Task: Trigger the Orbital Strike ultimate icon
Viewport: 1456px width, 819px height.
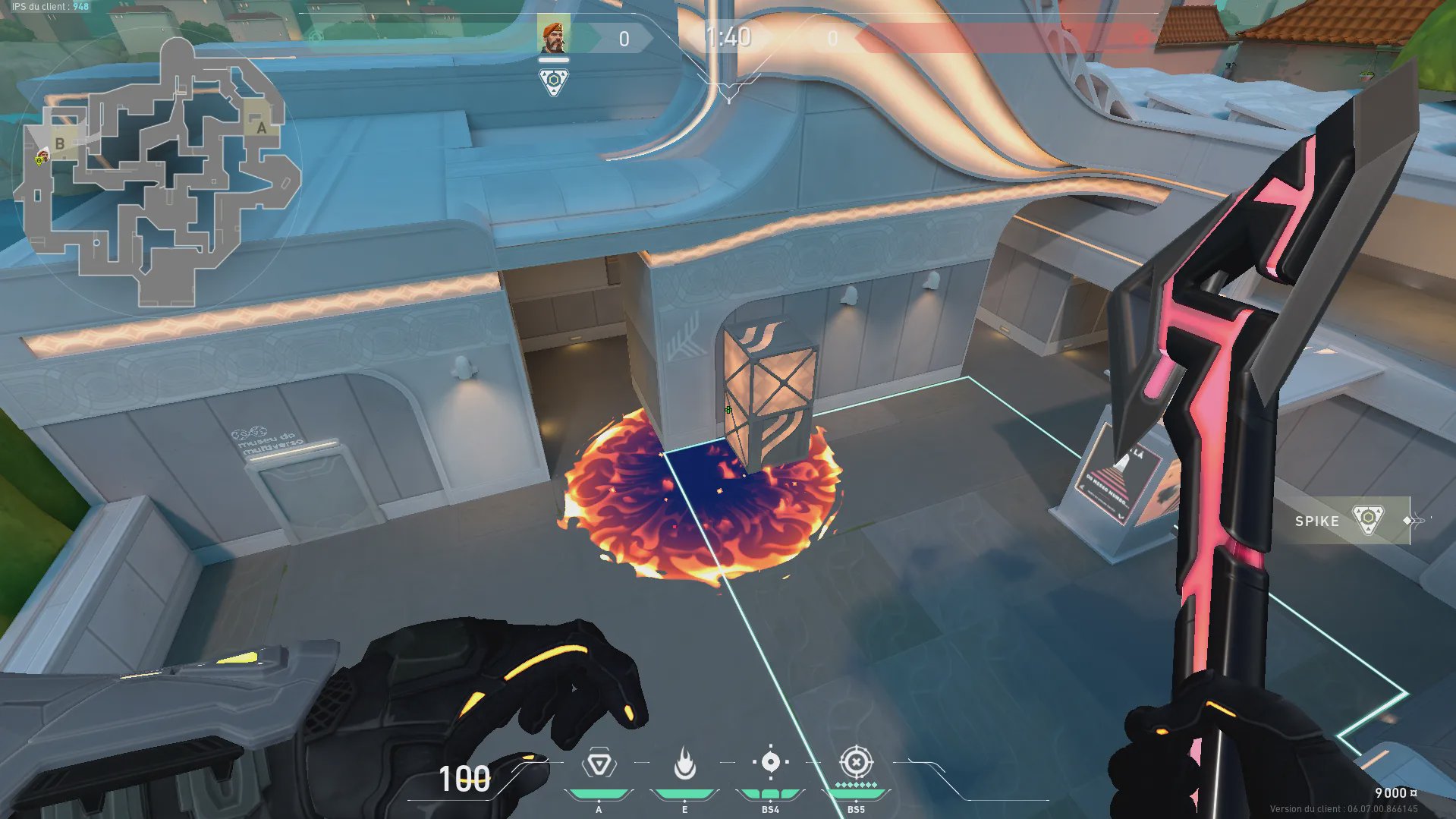Action: (x=856, y=761)
